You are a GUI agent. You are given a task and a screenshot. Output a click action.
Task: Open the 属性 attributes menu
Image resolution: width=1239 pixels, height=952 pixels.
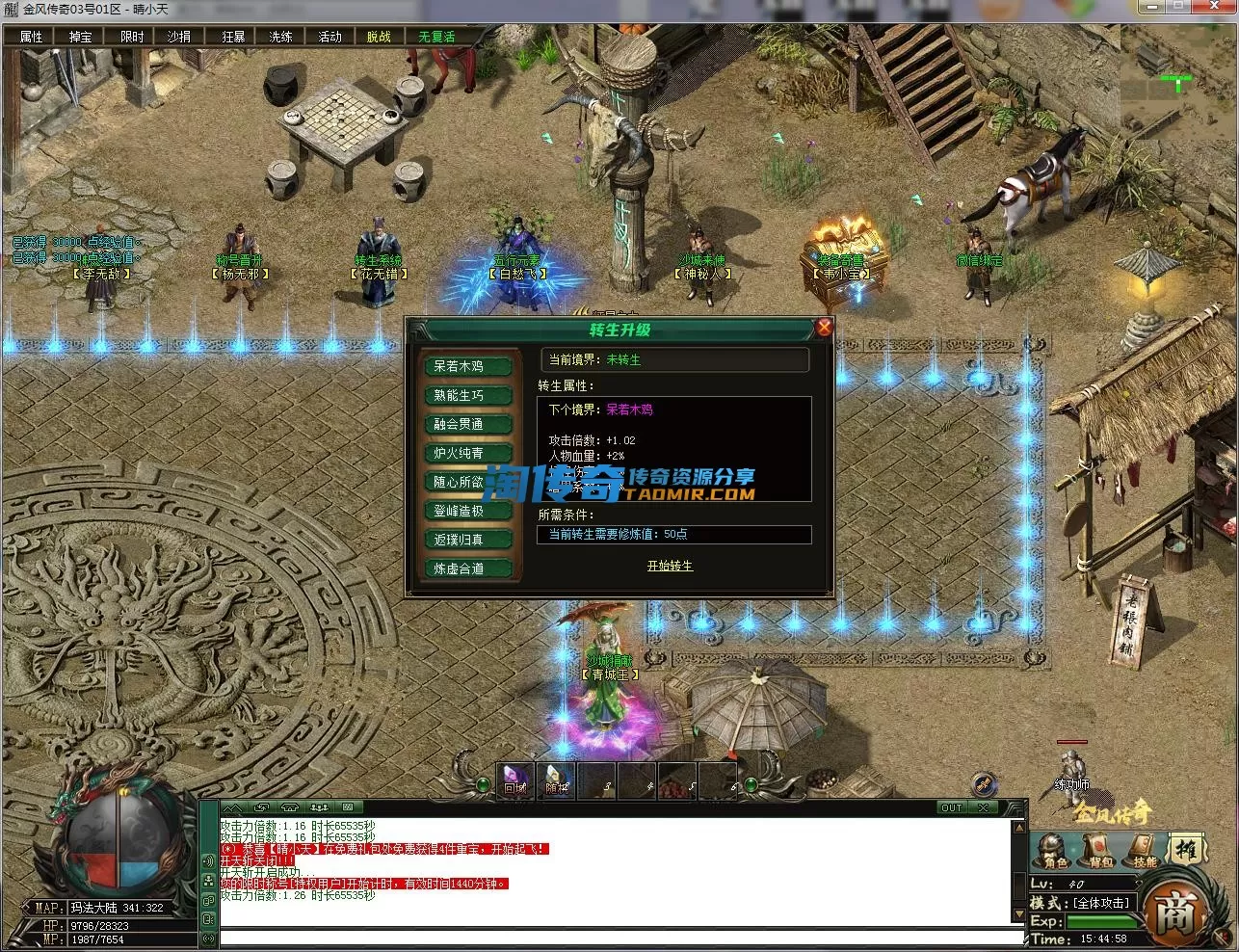click(31, 37)
